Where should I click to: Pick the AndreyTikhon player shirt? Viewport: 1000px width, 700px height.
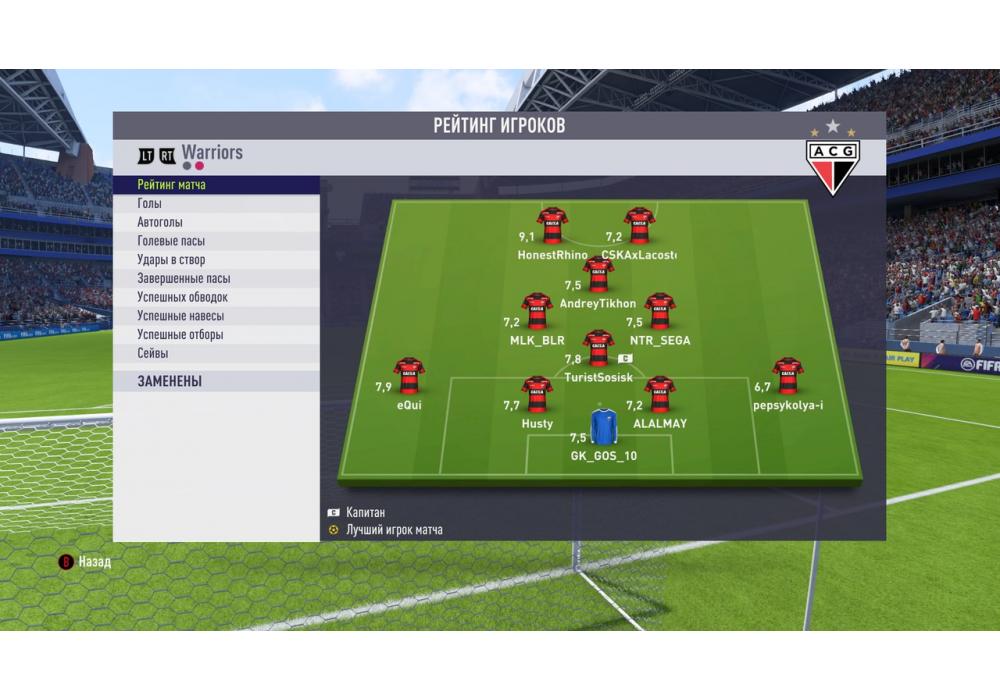pyautogui.click(x=598, y=274)
